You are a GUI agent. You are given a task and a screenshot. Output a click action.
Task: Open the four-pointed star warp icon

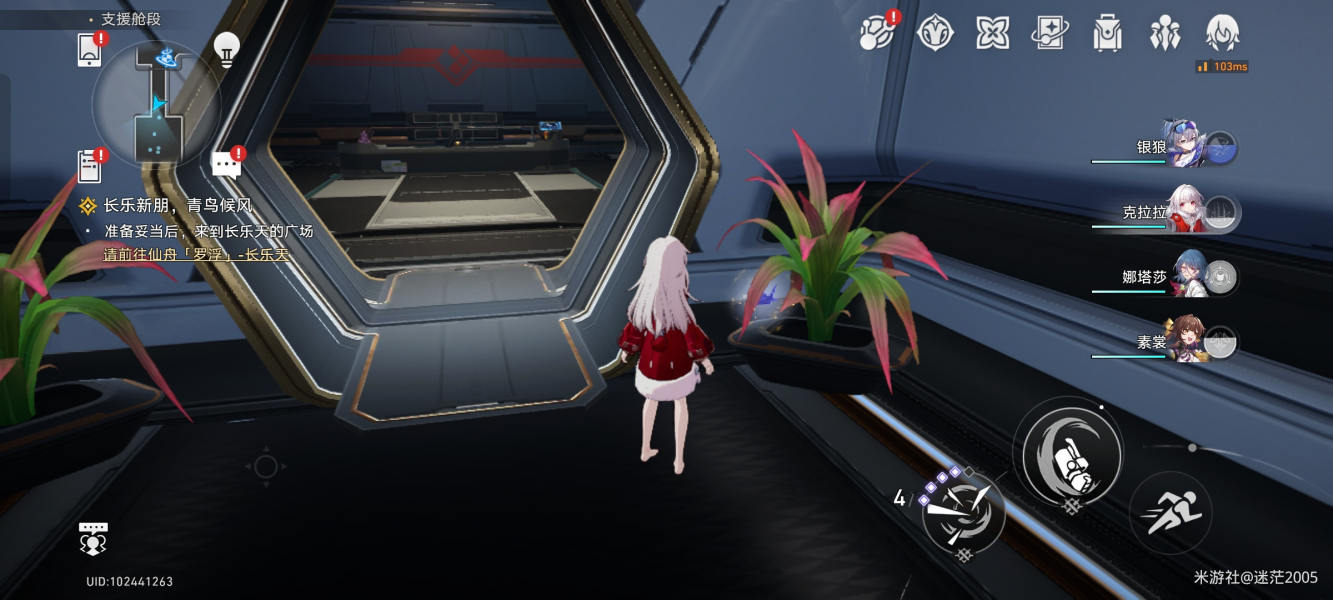tap(992, 33)
